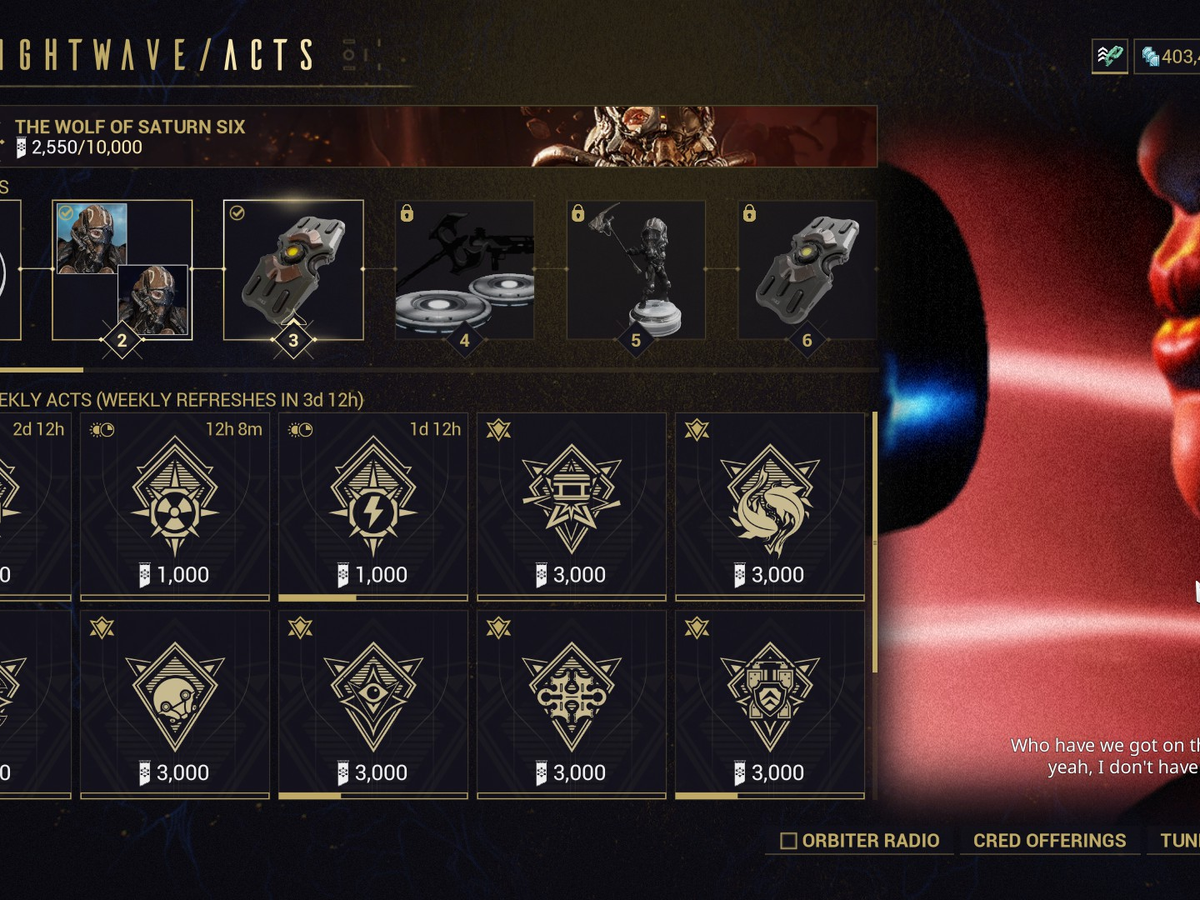The width and height of the screenshot is (1200, 900).
Task: View the locked rank 5 statue reward
Action: (636, 270)
